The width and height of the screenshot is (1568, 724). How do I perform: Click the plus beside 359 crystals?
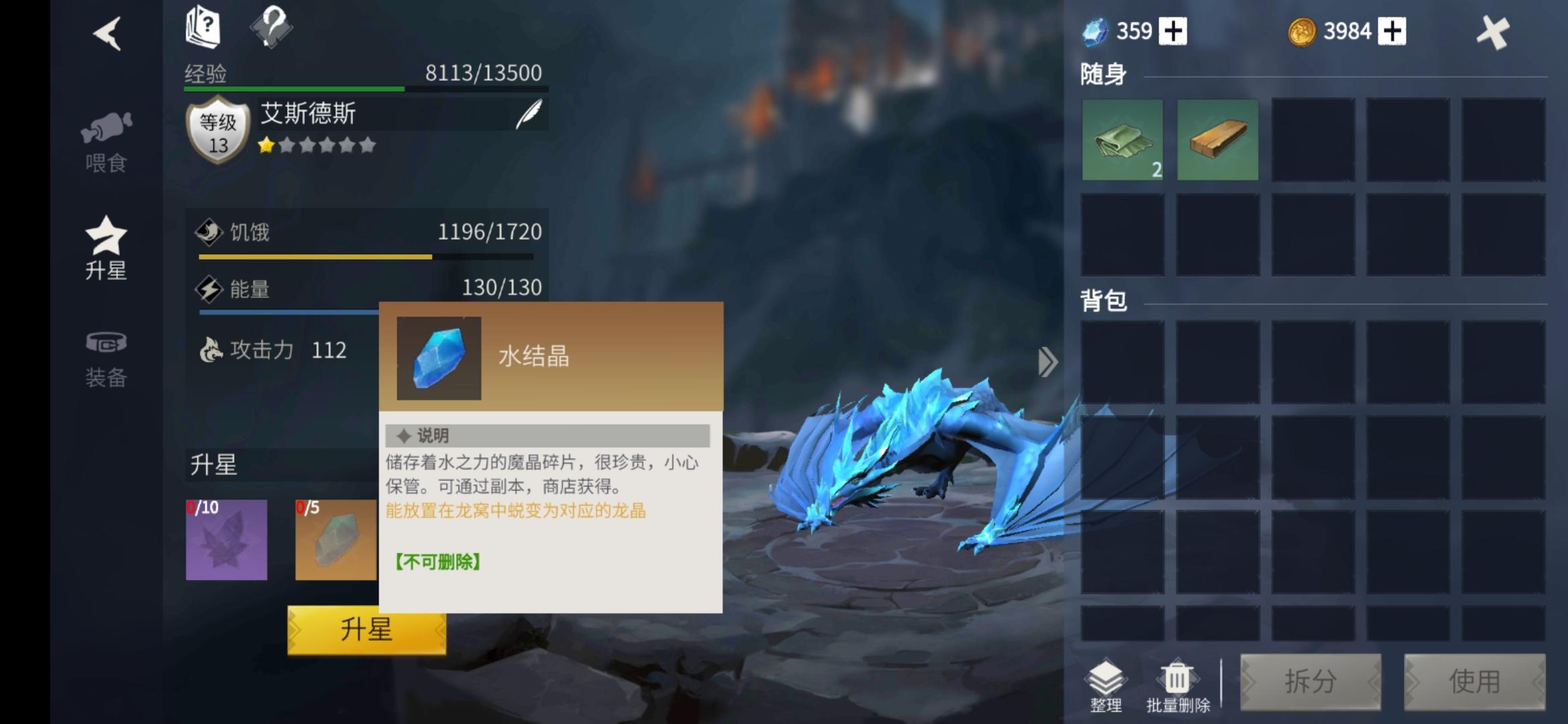[1175, 30]
